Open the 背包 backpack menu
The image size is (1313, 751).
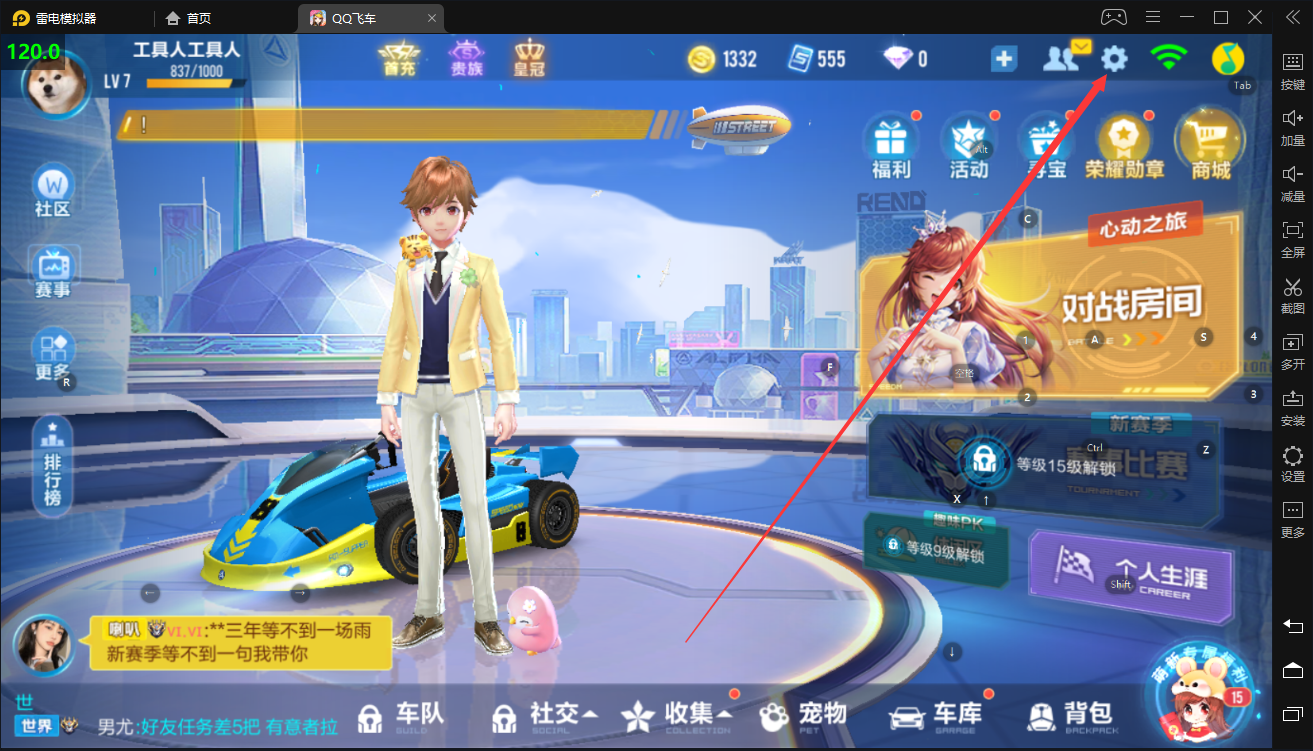(1070, 715)
